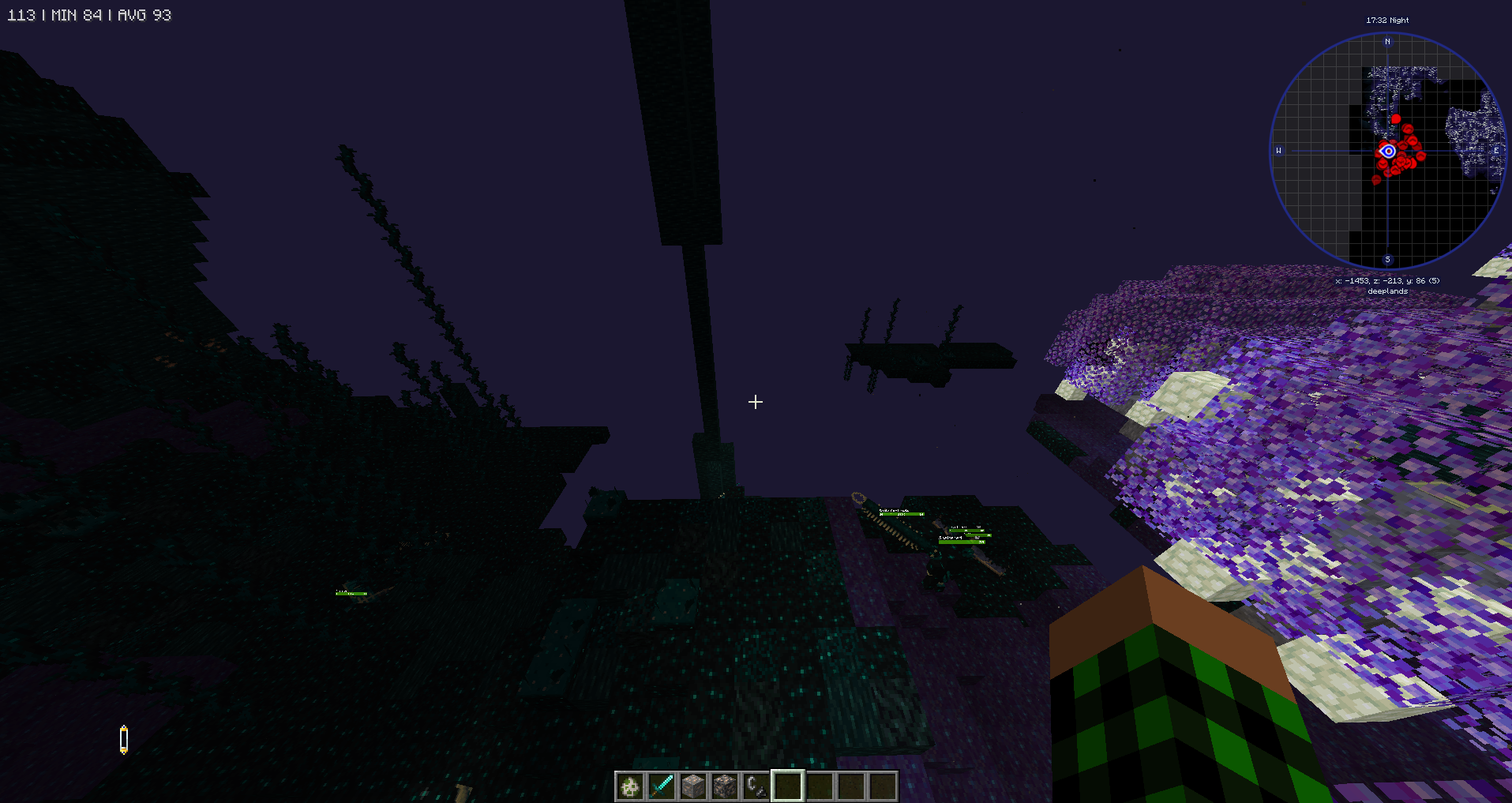Viewport: 1512px width, 803px height.
Task: Click the W compass marker on minimap
Action: (1278, 150)
